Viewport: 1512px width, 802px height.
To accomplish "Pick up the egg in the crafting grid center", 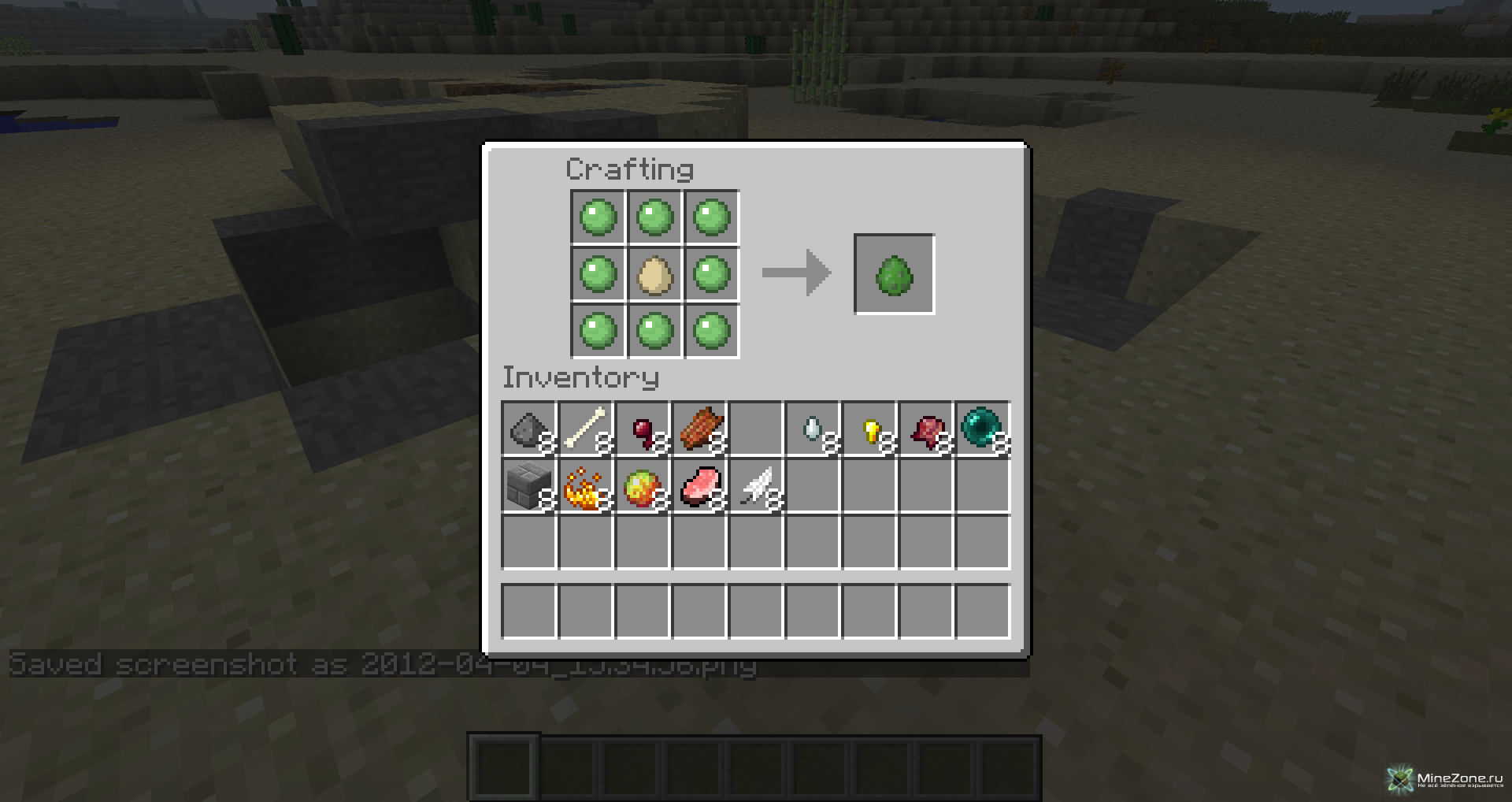I will point(654,274).
